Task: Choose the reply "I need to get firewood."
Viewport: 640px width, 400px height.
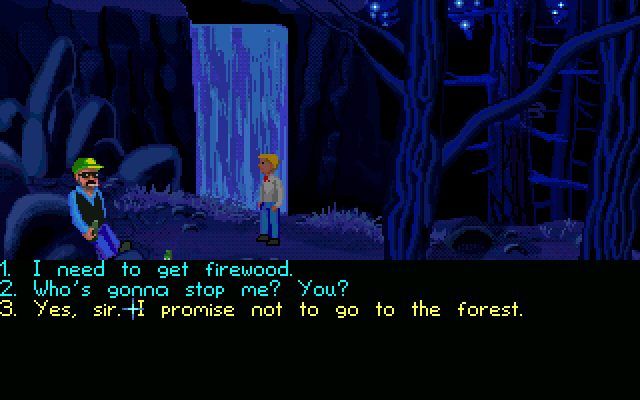Action: 160,269
